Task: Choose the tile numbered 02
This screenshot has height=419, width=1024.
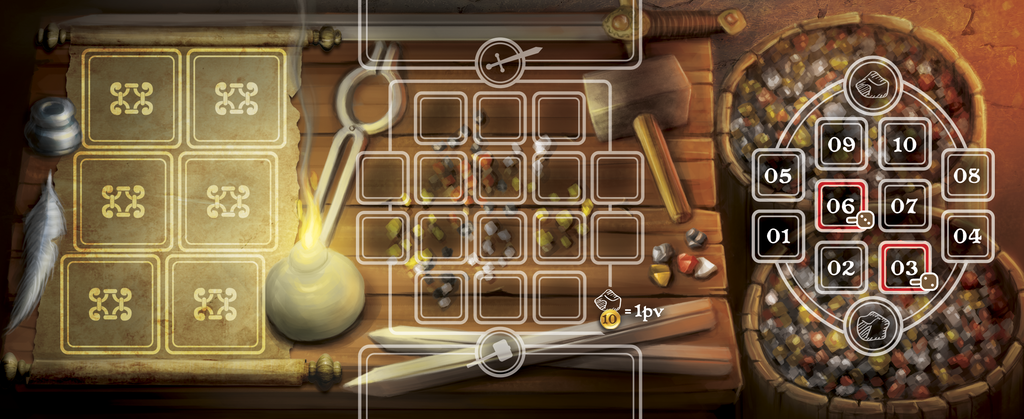Action: tap(841, 268)
